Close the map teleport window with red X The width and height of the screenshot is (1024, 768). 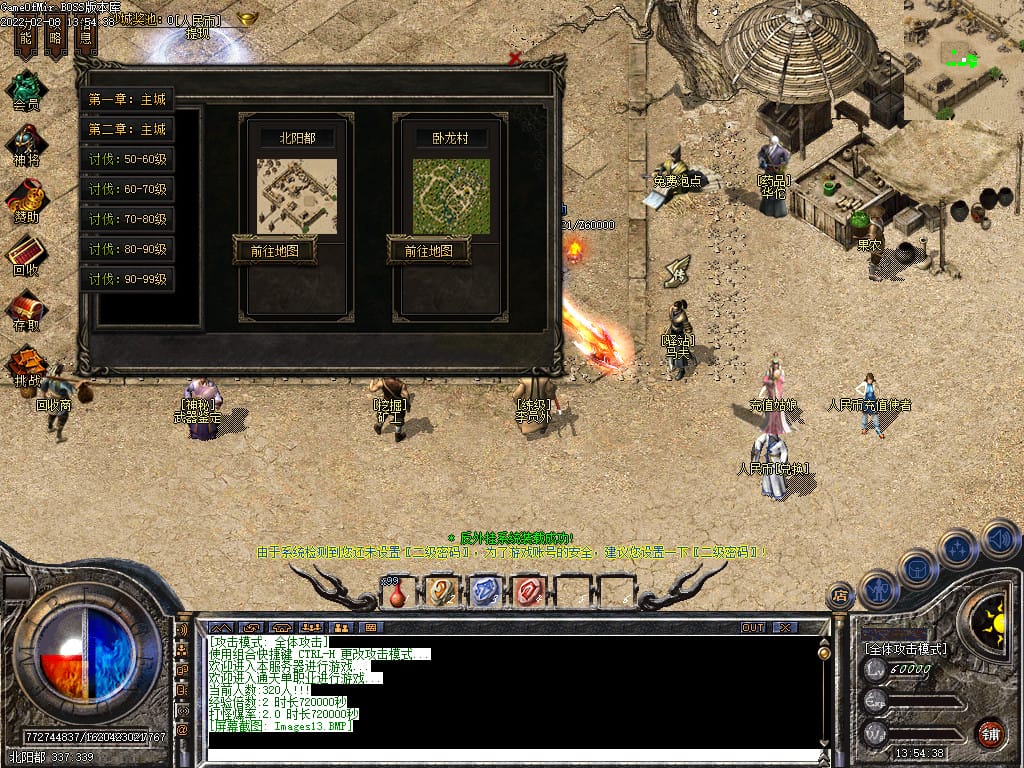click(515, 58)
